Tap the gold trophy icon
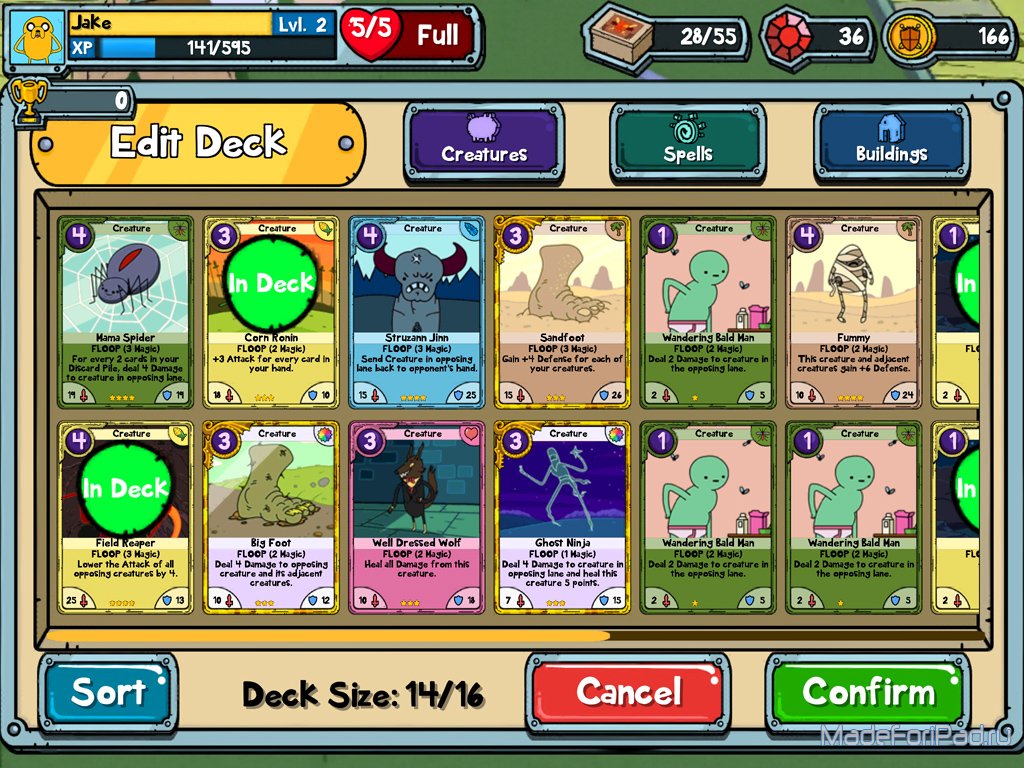This screenshot has height=768, width=1024. point(28,100)
